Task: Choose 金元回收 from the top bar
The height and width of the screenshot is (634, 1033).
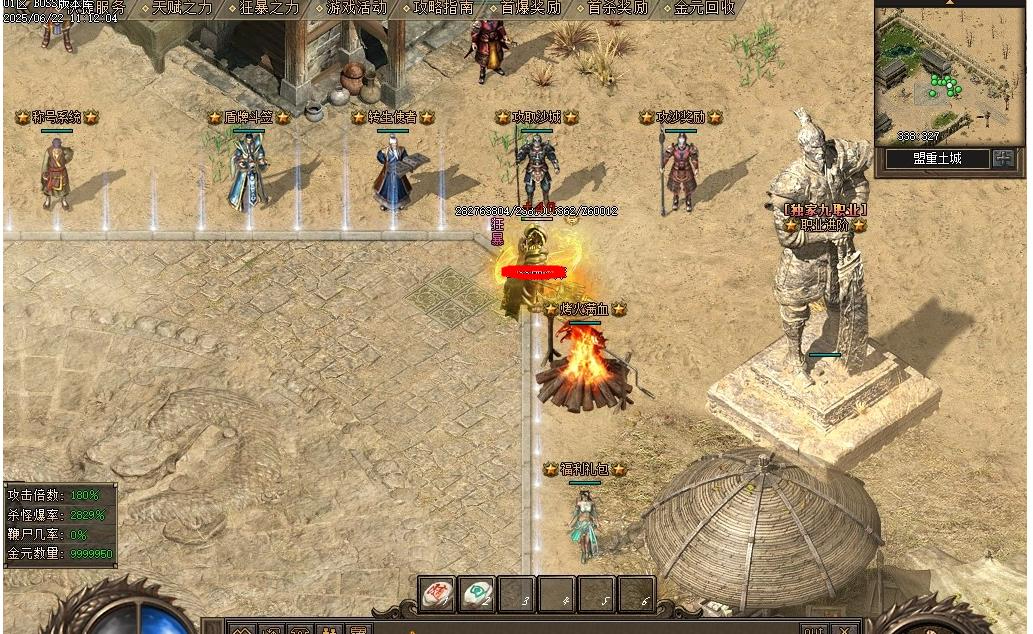Action: click(x=704, y=8)
